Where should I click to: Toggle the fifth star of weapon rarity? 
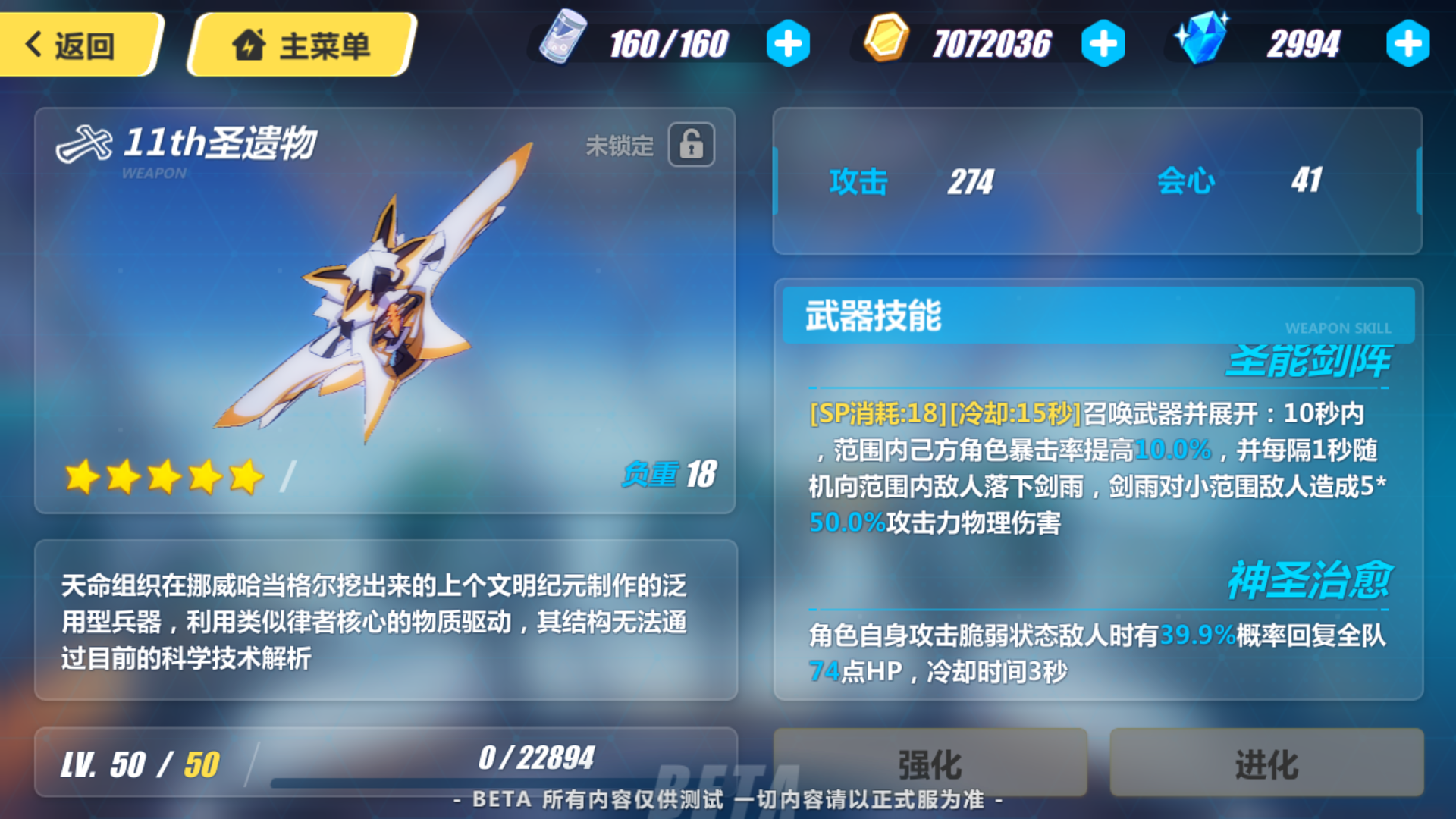(x=245, y=477)
